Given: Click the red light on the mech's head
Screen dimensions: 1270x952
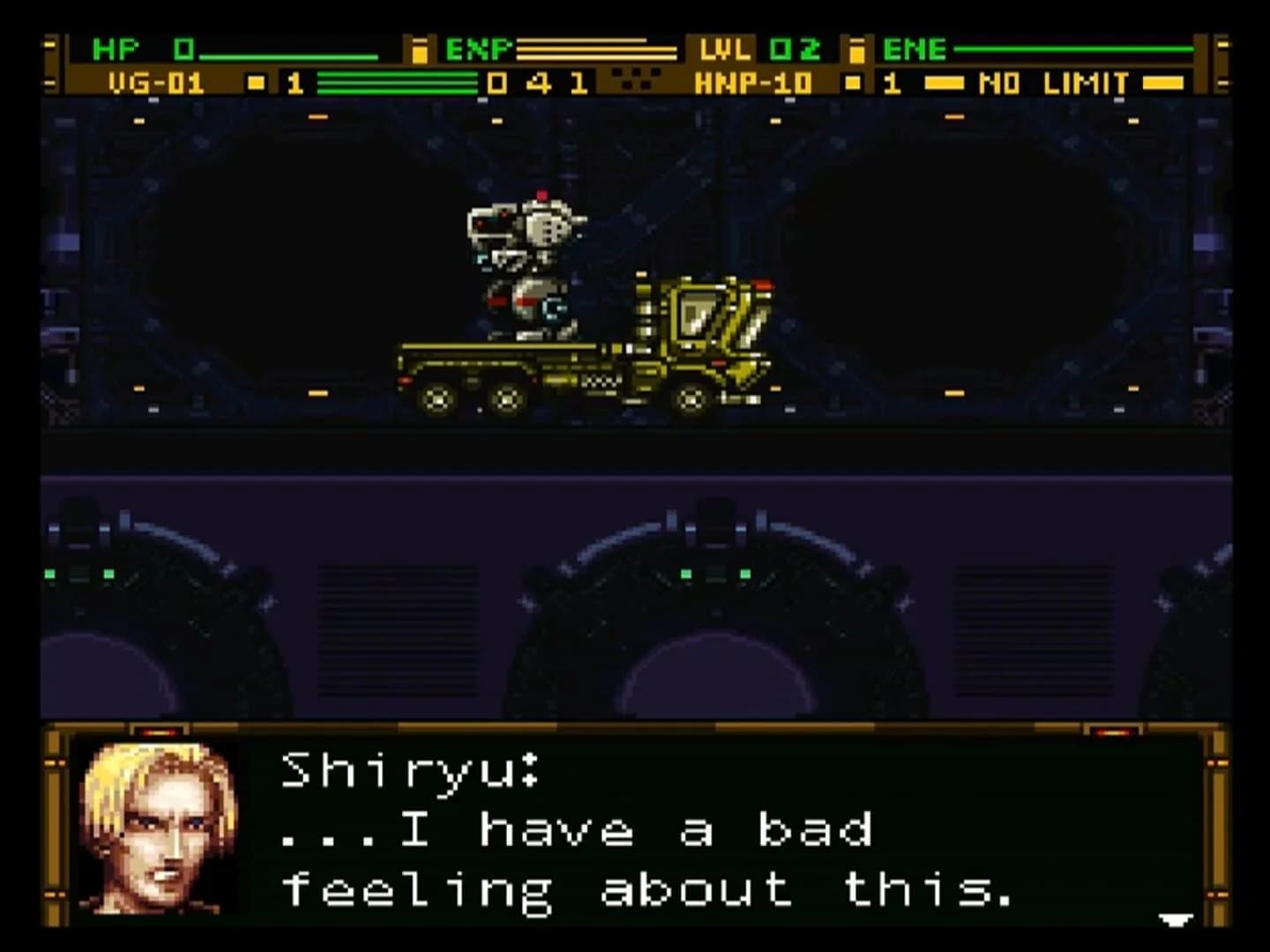Looking at the screenshot, I should [x=542, y=196].
